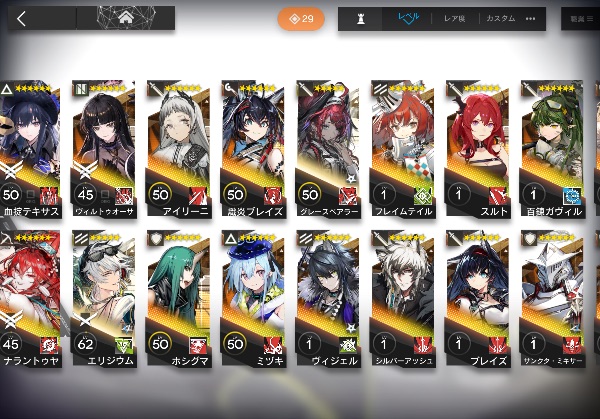Choose operator card シルバーアッシュ
The height and width of the screenshot is (419, 600).
pos(401,300)
